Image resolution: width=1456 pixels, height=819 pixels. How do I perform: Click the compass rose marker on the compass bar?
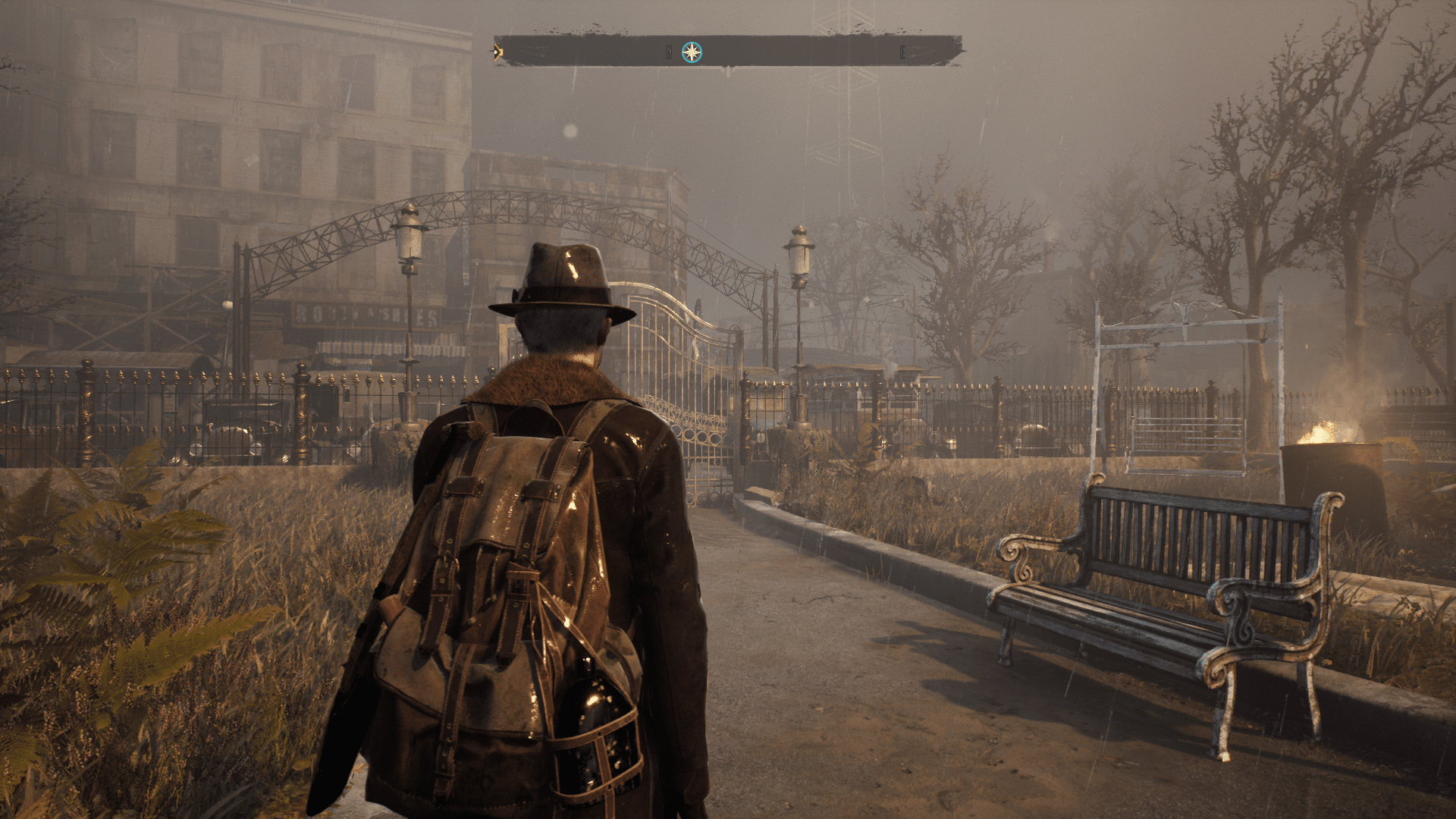click(692, 52)
